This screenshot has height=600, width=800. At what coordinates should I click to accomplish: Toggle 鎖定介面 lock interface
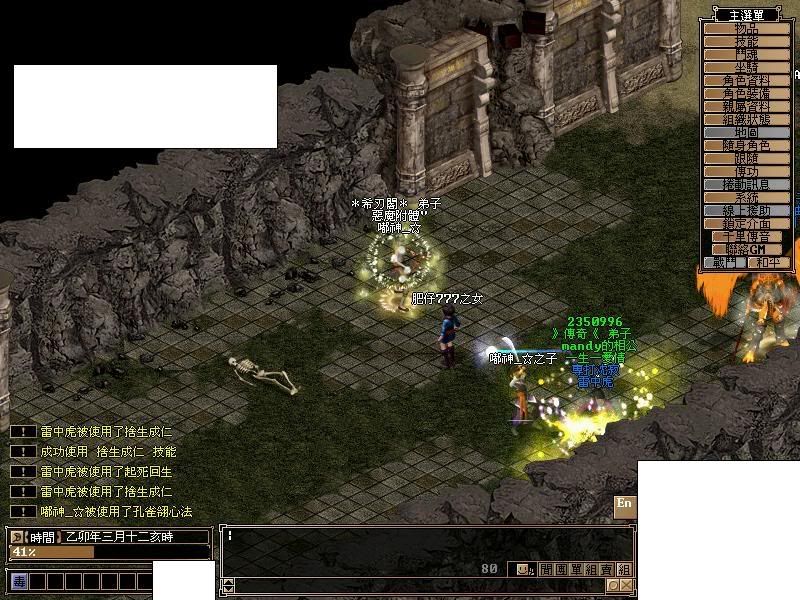(747, 224)
